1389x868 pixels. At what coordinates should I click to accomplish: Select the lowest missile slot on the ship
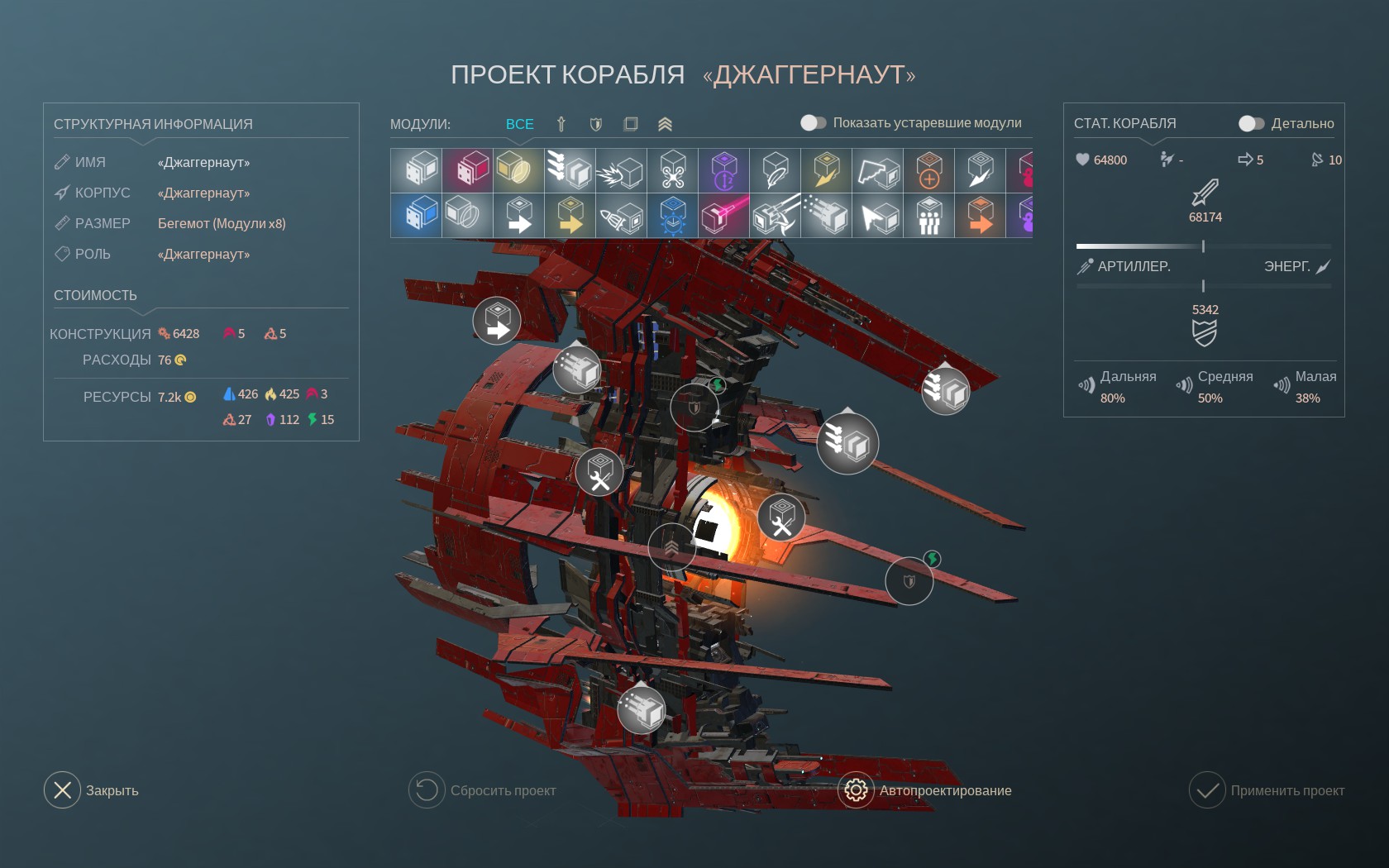[x=642, y=709]
